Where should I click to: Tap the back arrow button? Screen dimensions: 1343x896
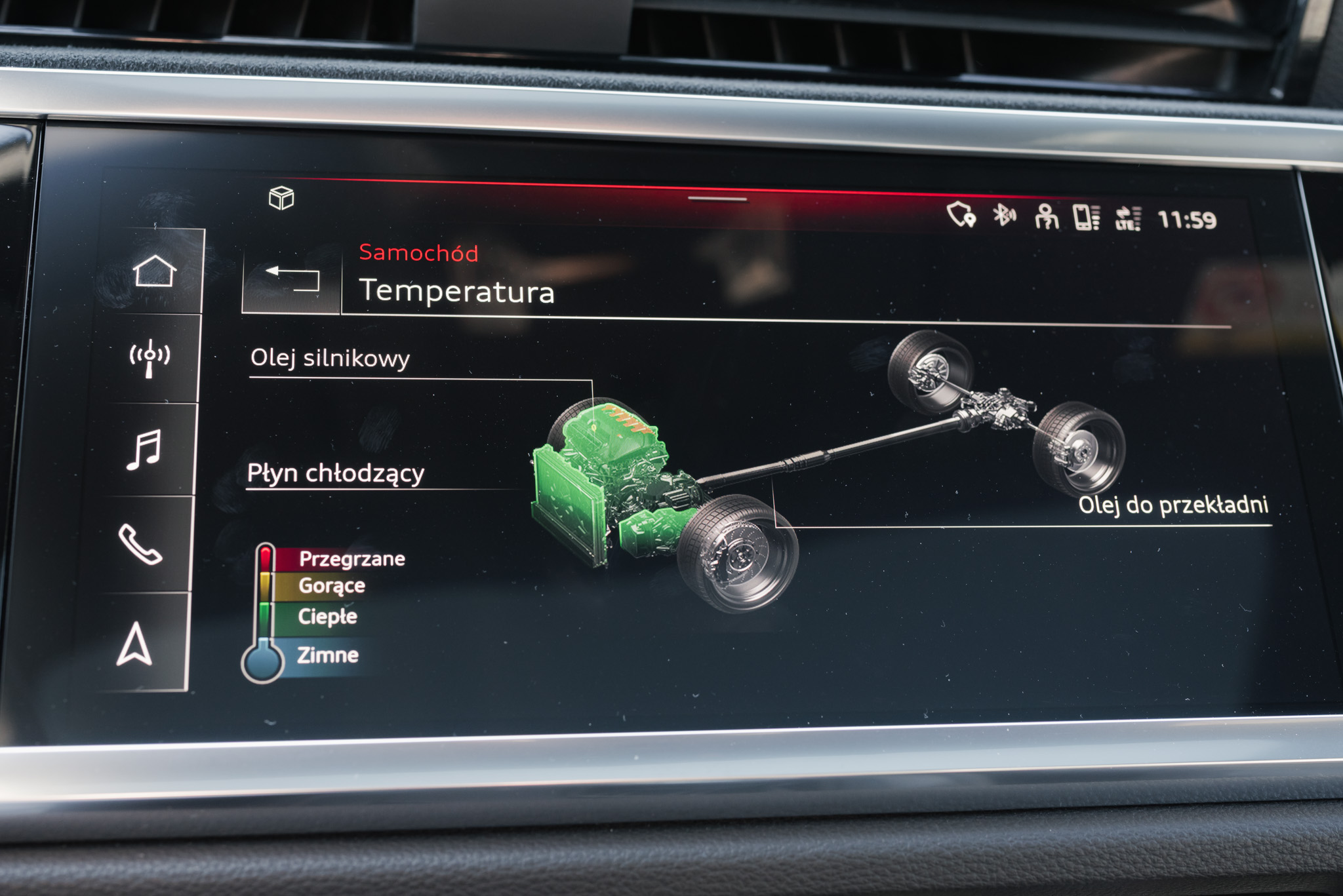[x=292, y=279]
